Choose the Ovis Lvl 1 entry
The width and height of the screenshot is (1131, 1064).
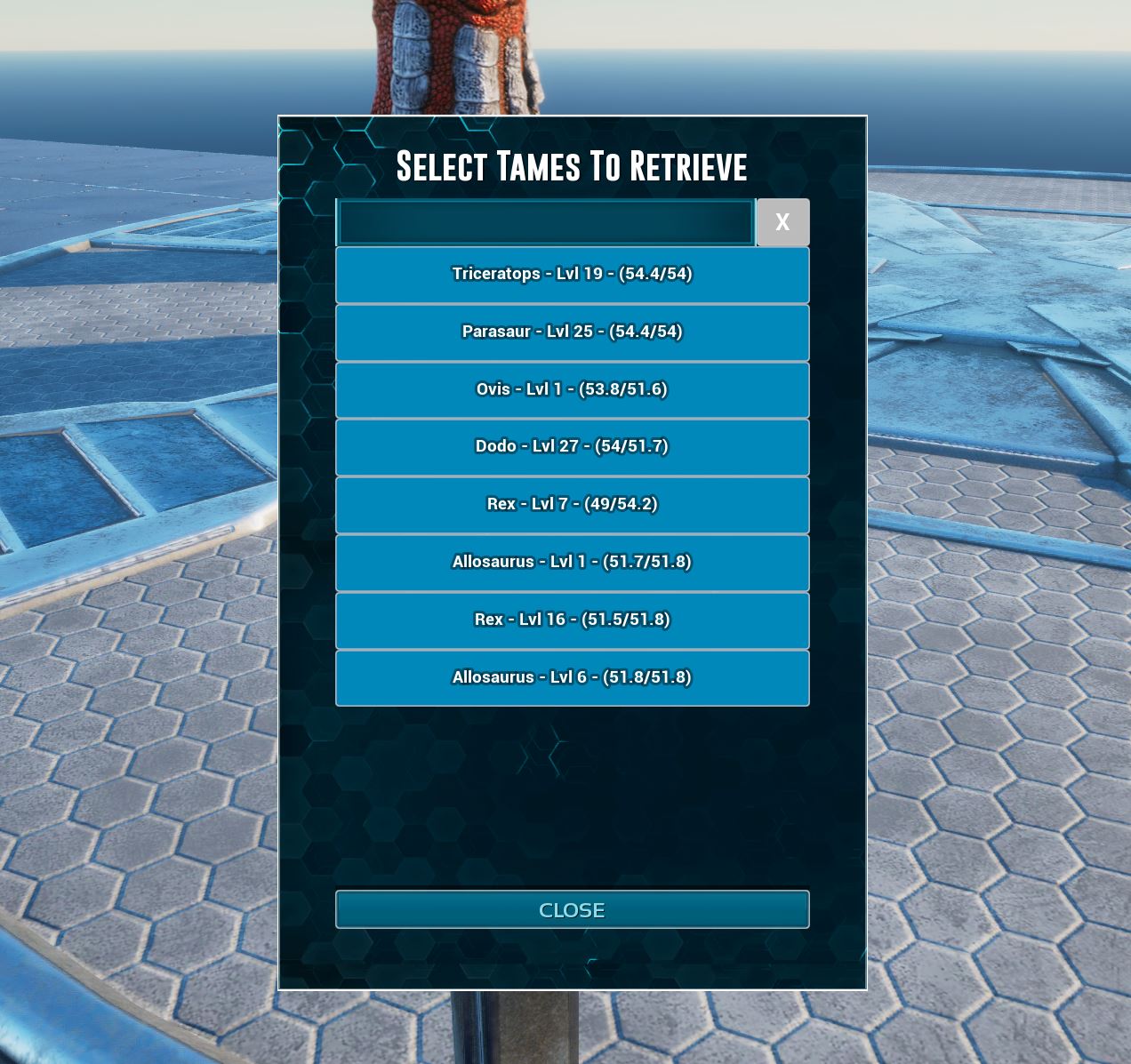572,389
